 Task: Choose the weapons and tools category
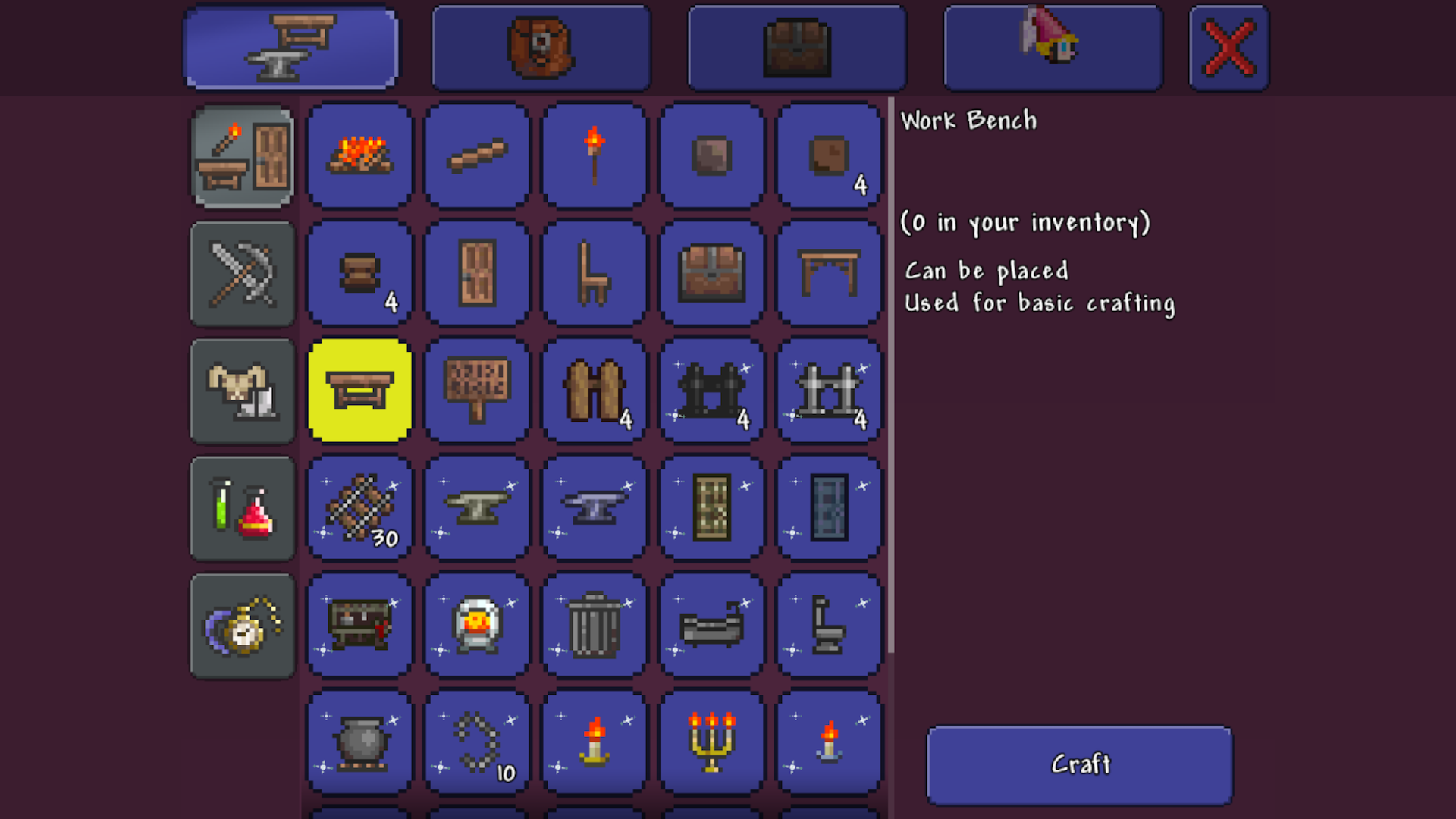click(x=243, y=274)
